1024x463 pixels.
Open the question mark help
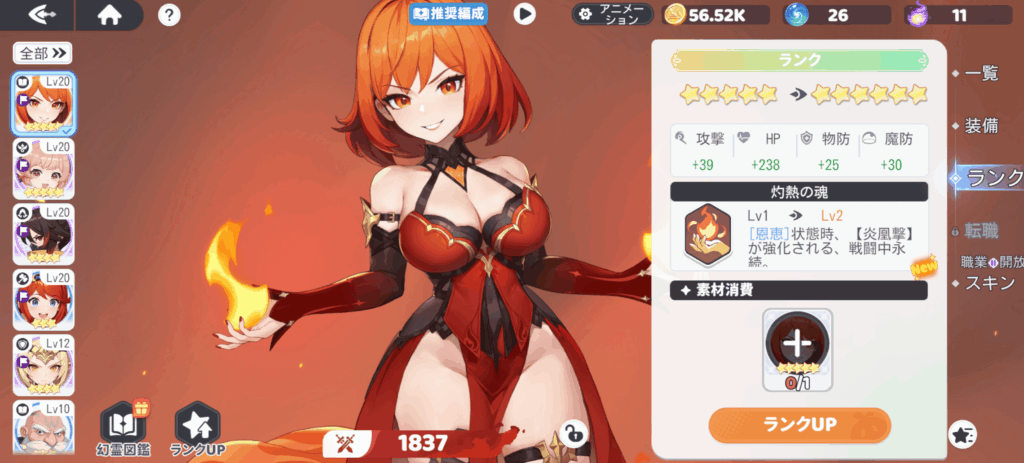click(170, 15)
